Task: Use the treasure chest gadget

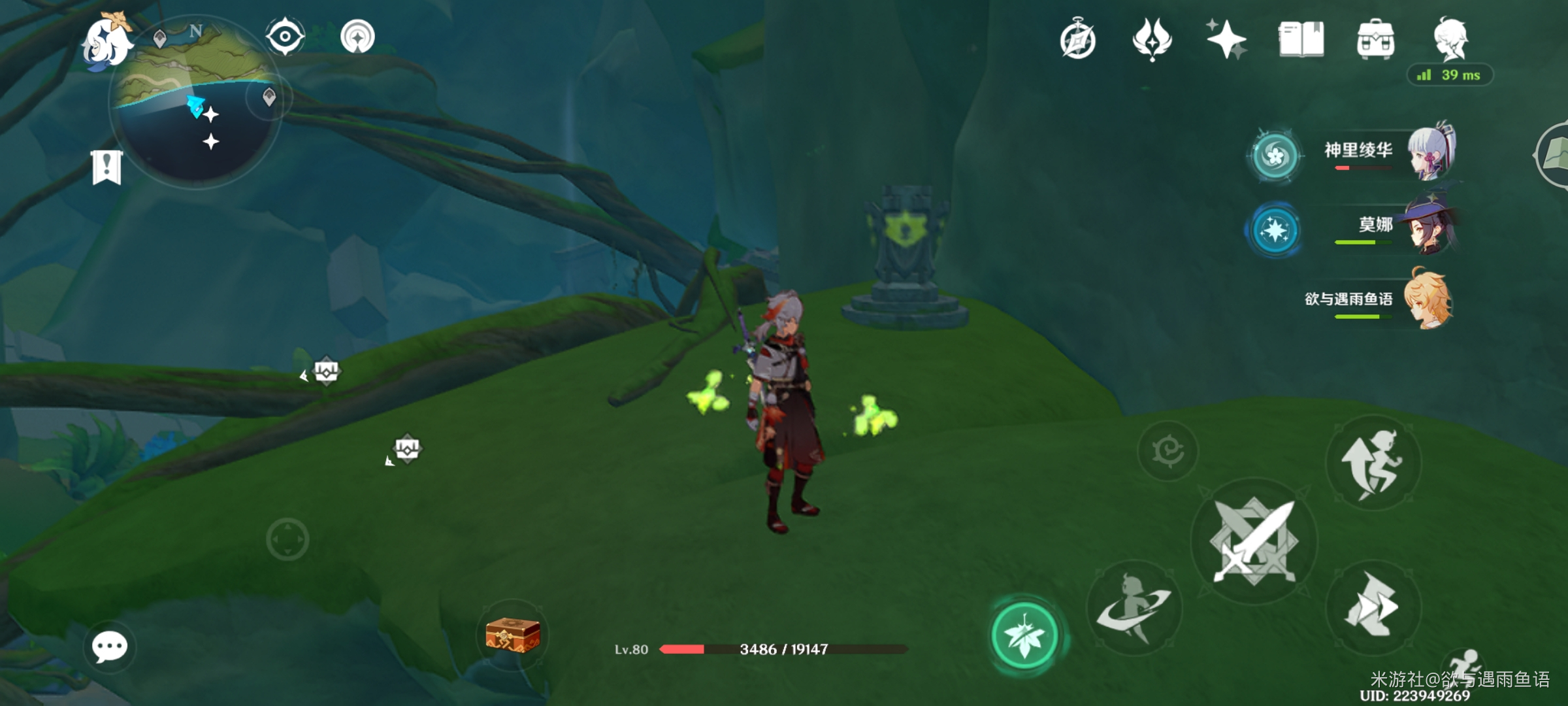Action: [513, 635]
